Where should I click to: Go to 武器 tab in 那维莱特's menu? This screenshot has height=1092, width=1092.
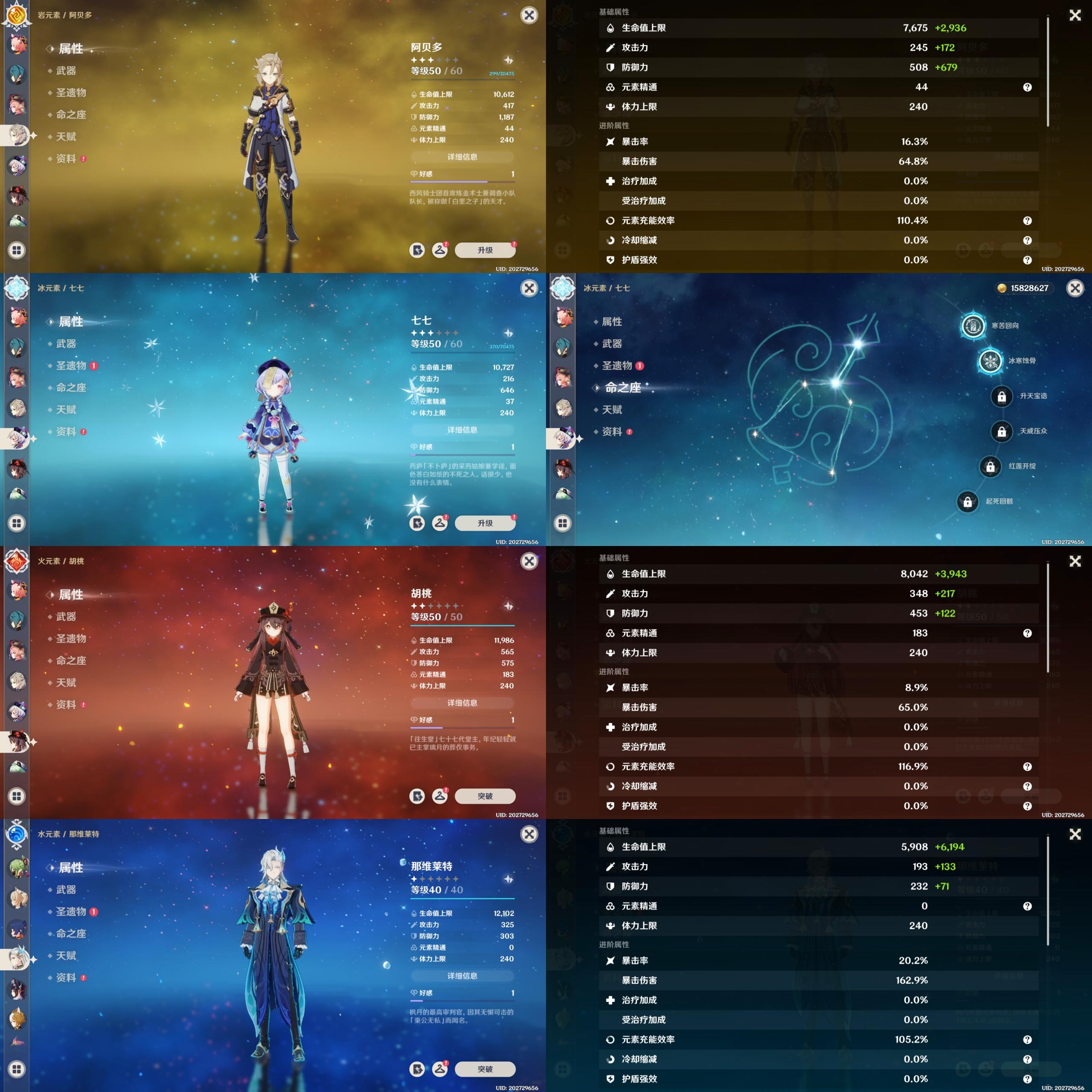[x=66, y=889]
